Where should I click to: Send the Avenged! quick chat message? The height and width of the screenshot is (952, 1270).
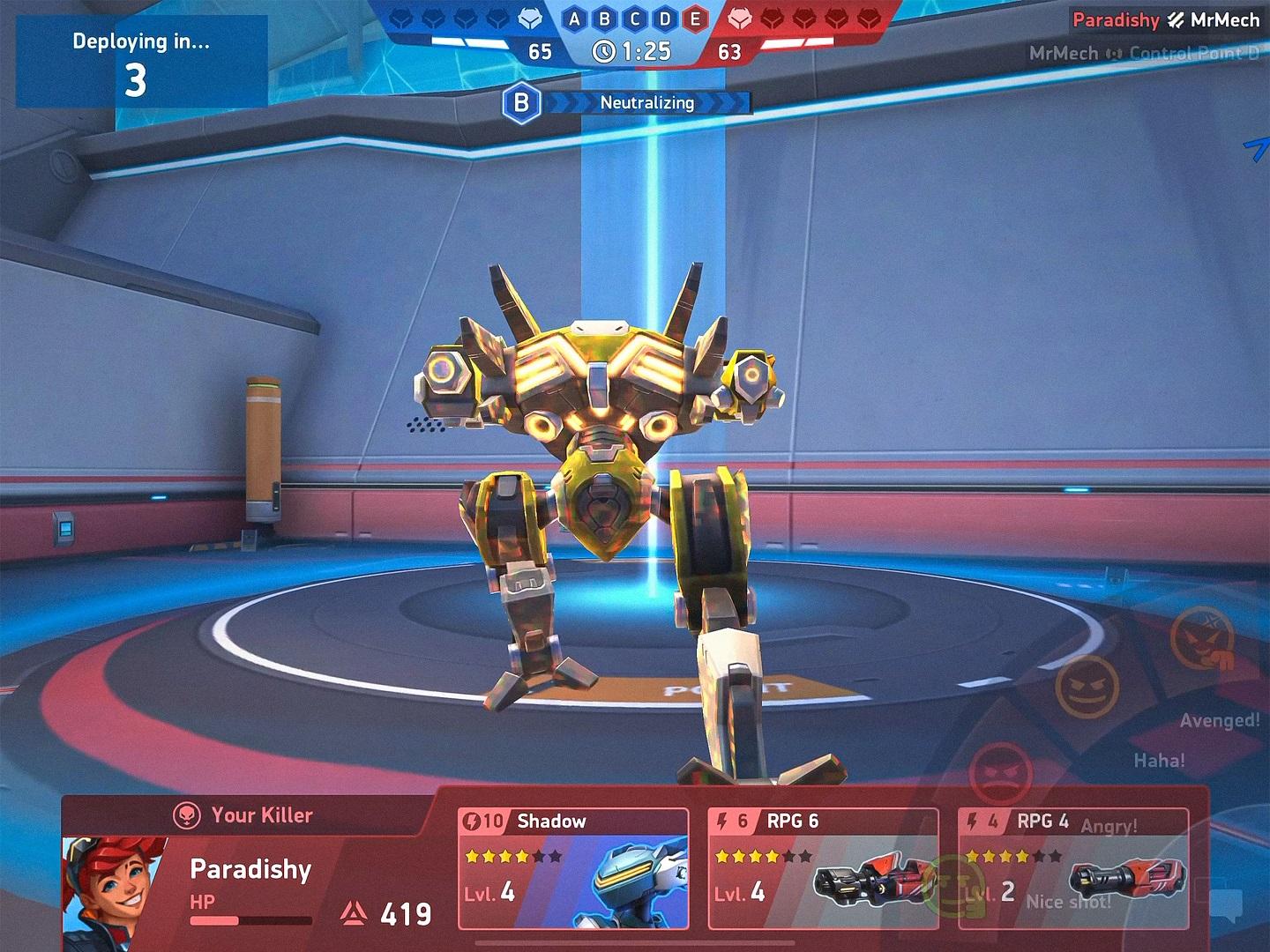pos(1219,720)
